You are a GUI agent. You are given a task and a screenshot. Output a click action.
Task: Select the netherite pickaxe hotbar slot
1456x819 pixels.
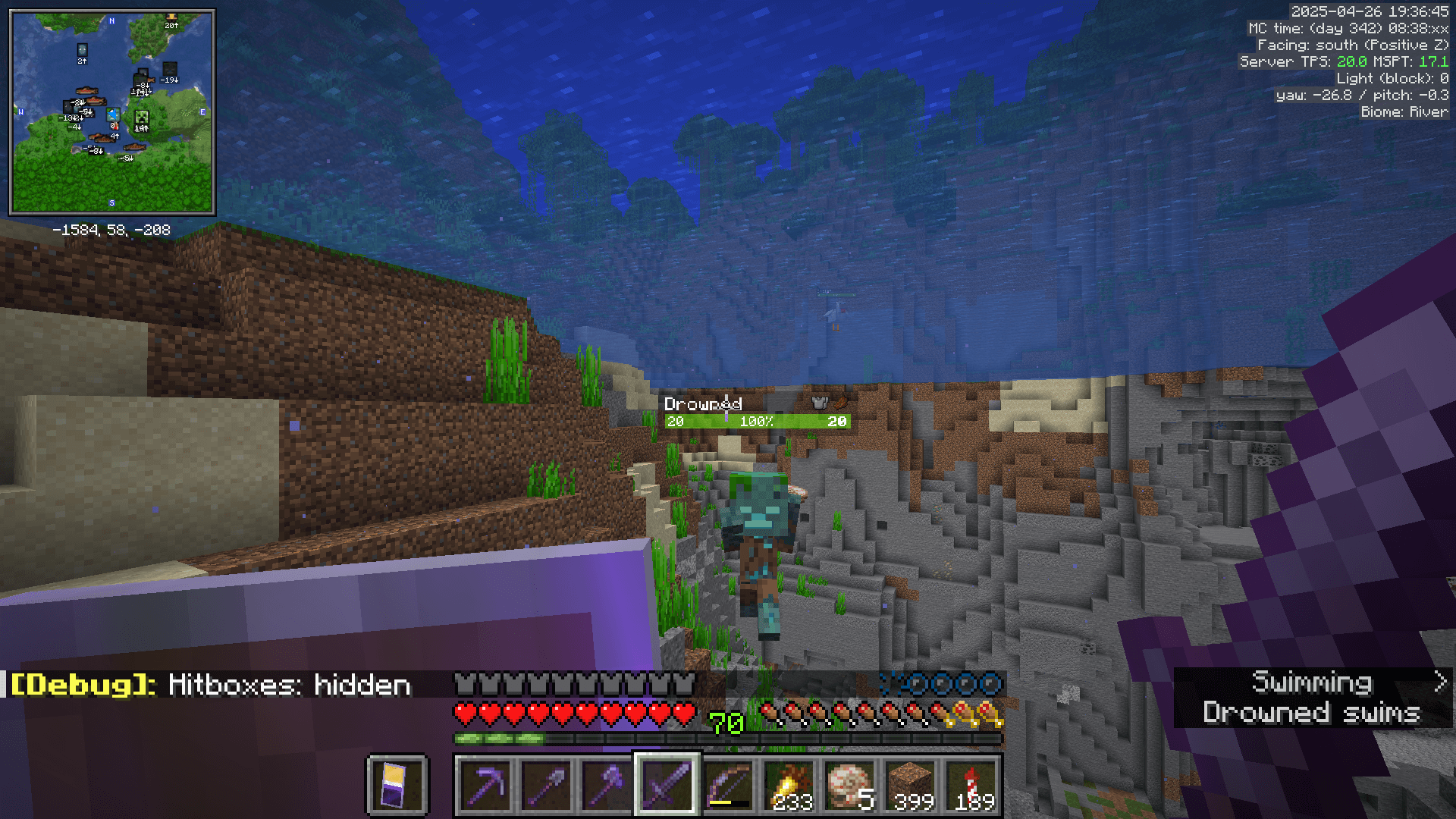[x=486, y=783]
